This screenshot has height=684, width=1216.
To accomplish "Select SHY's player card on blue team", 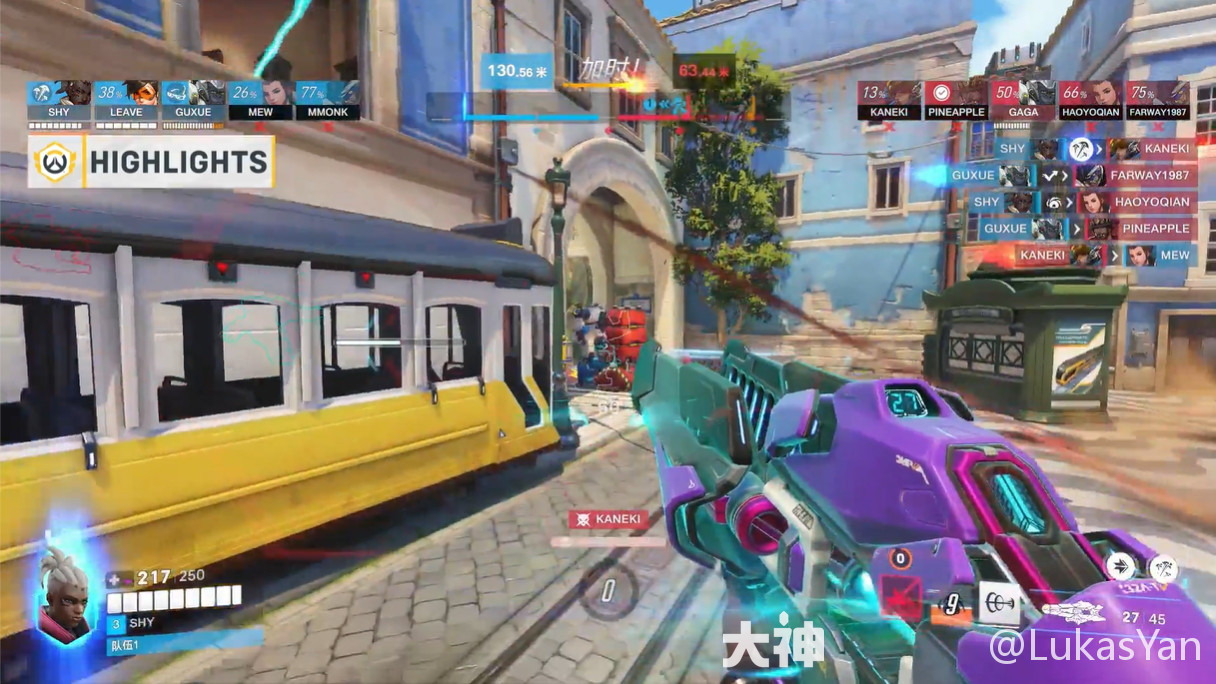I will click(59, 100).
